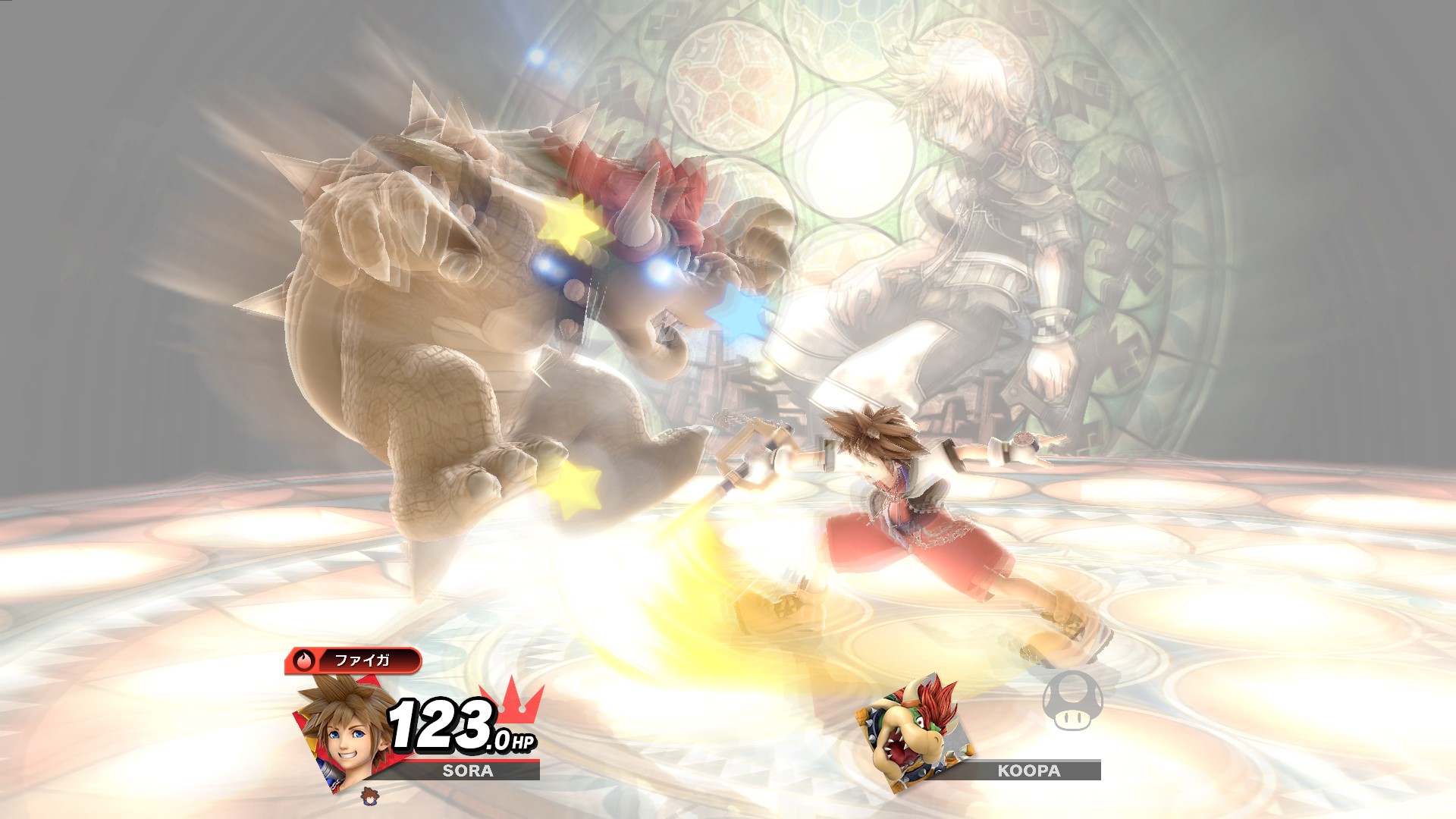1456x819 pixels.
Task: Select the SORA name plate
Action: coord(468,771)
